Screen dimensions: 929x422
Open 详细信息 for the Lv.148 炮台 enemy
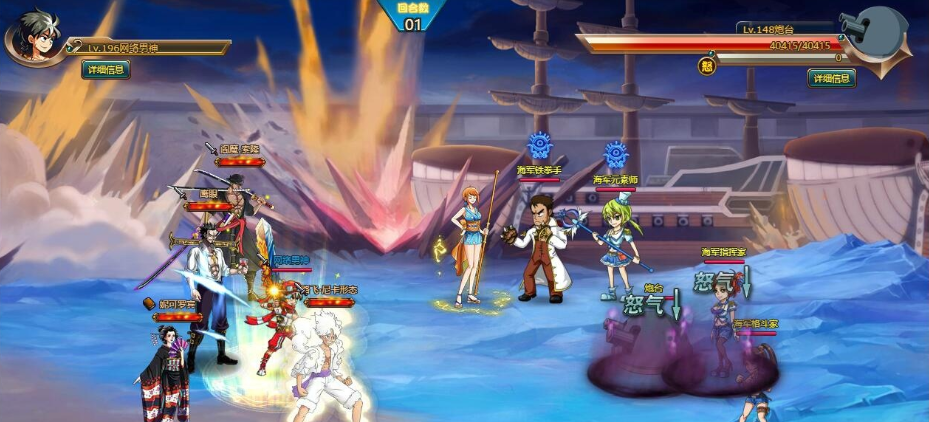click(831, 78)
